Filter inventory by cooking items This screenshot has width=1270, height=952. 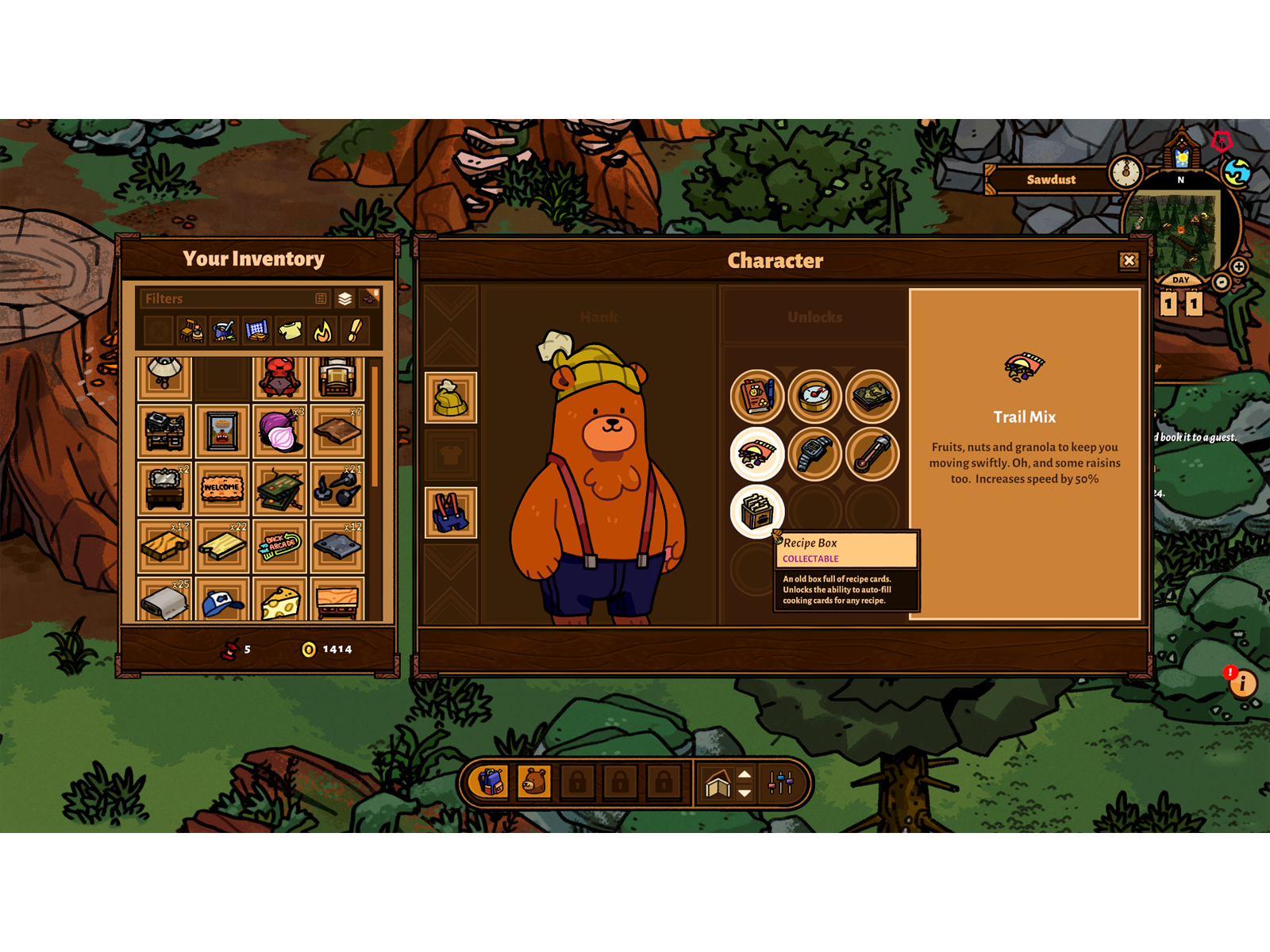point(223,330)
